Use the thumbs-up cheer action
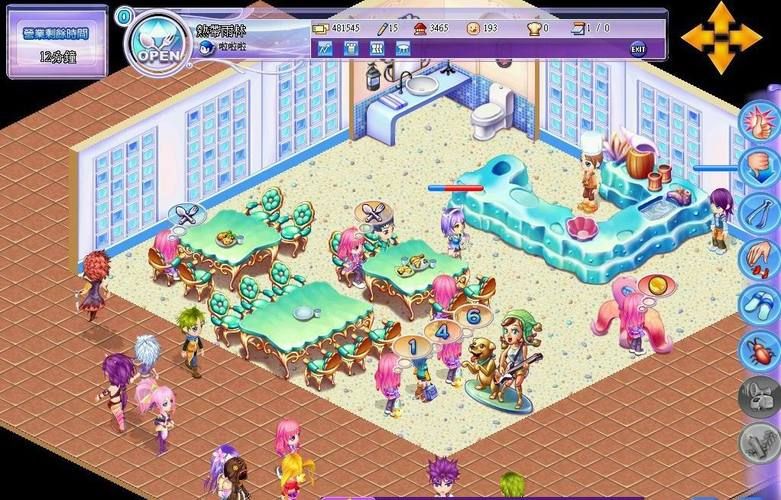The width and height of the screenshot is (781, 500). click(x=759, y=122)
